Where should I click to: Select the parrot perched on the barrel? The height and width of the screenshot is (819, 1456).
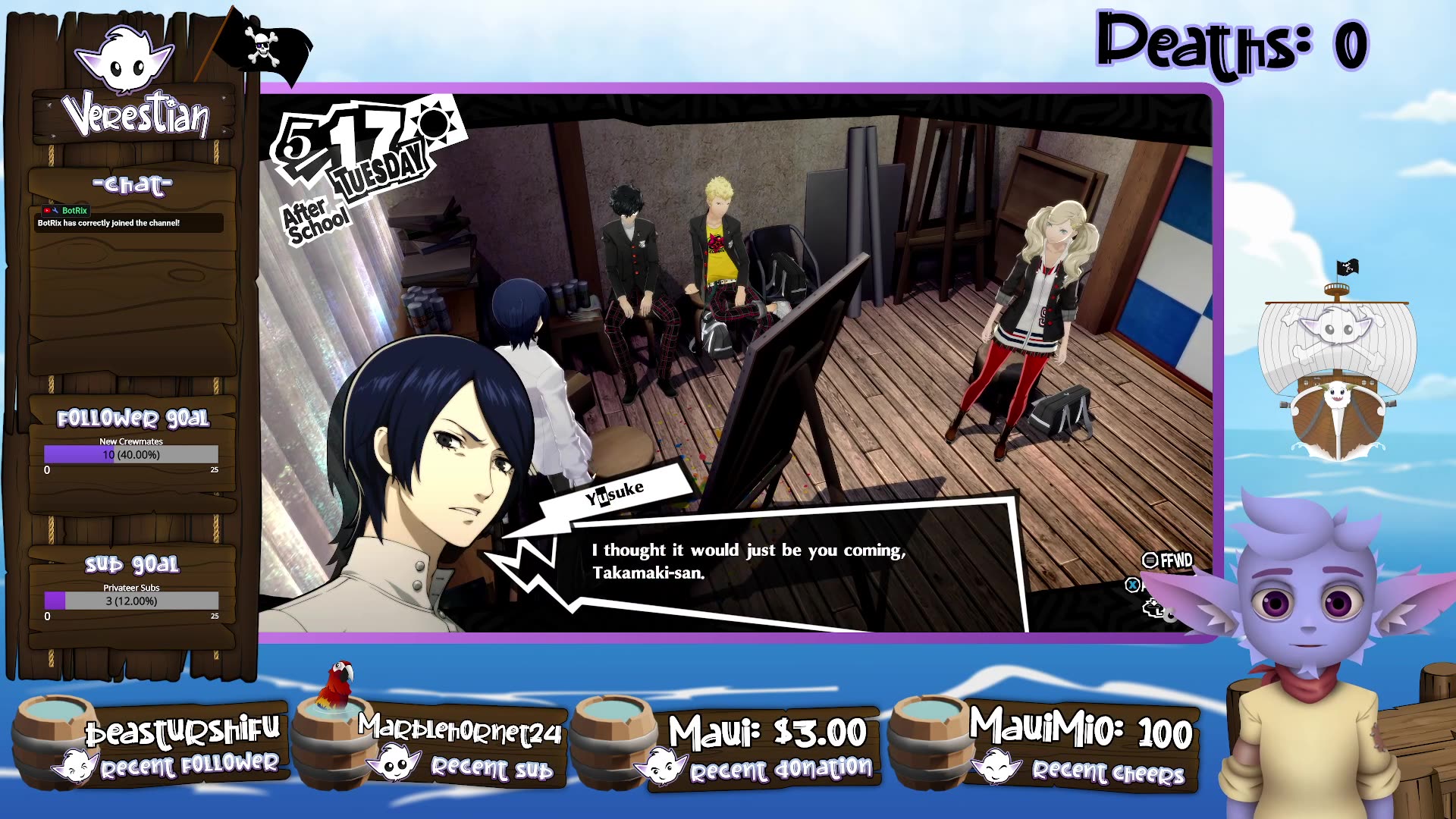pyautogui.click(x=336, y=686)
